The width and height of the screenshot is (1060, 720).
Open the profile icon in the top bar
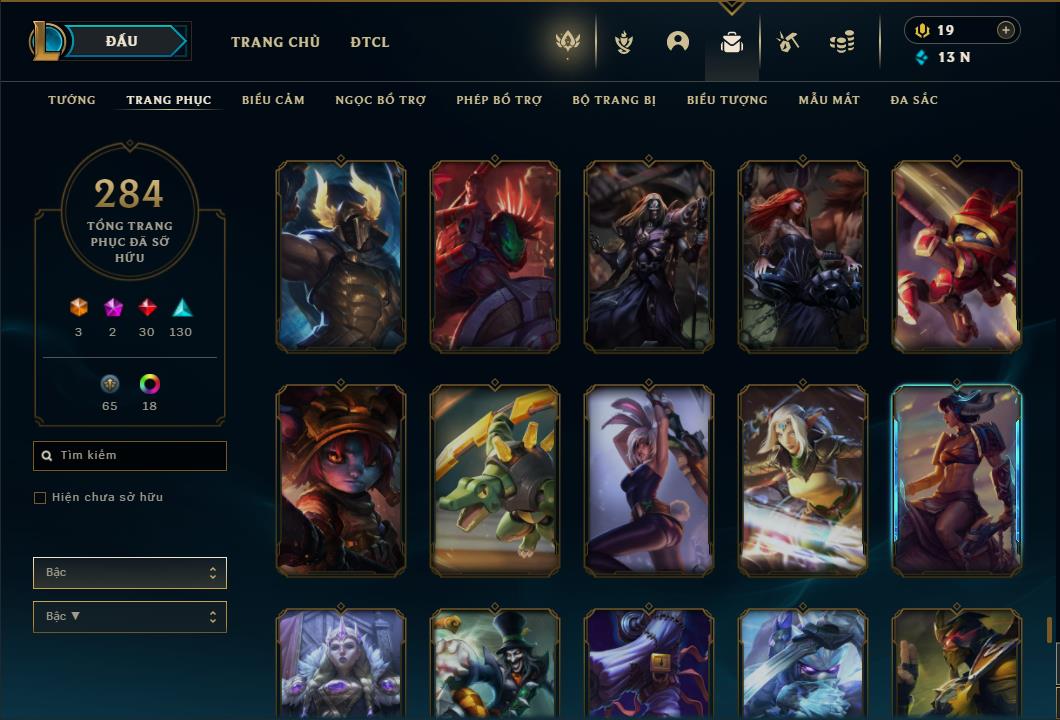[678, 42]
